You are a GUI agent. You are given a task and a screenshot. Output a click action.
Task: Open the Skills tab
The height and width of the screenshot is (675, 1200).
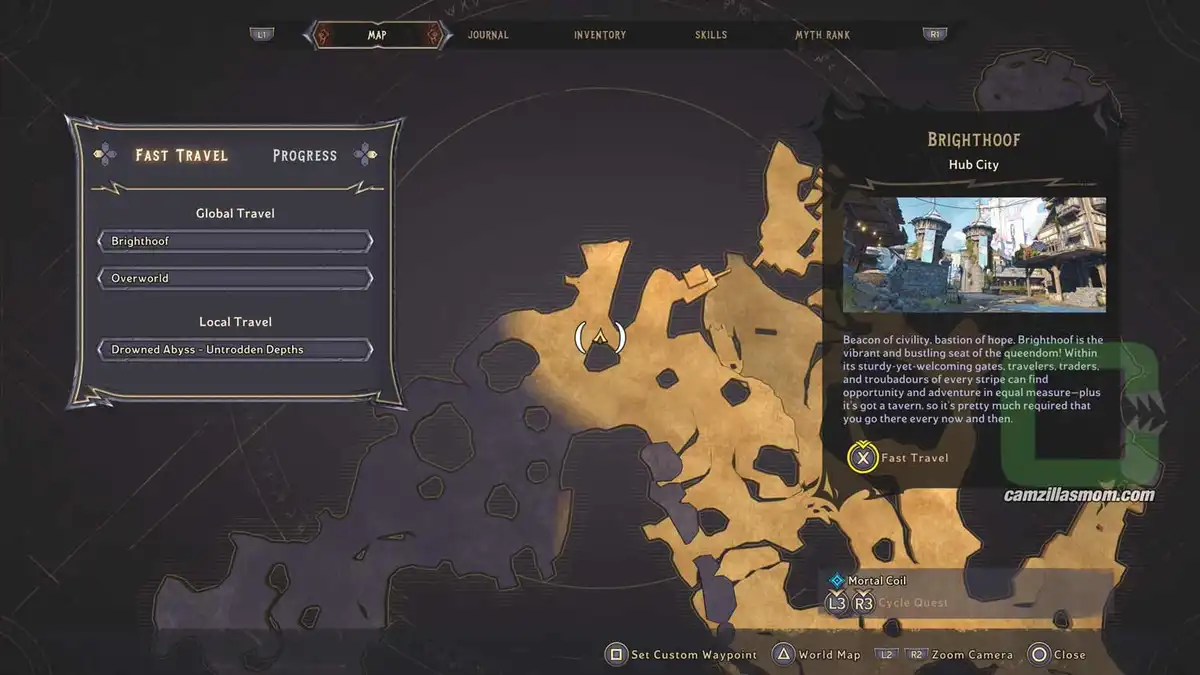point(711,35)
